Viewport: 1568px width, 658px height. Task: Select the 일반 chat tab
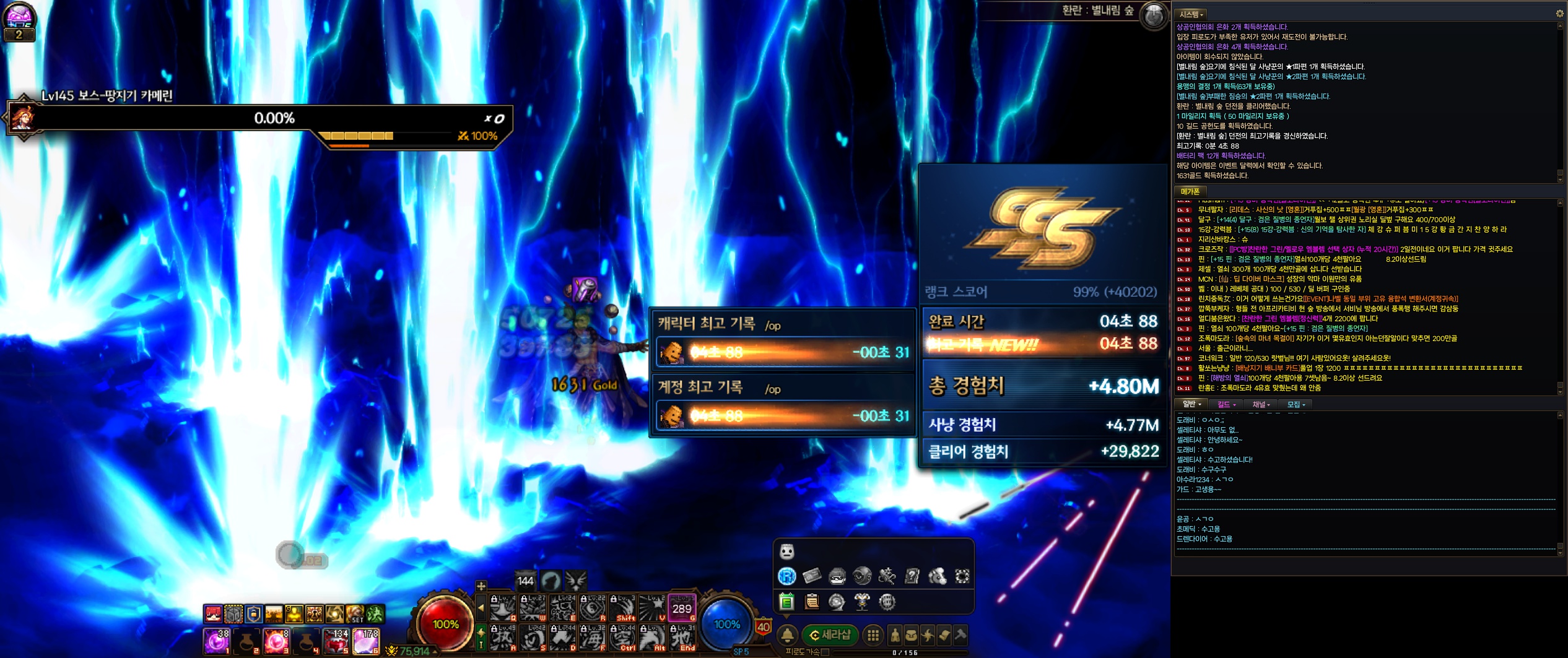click(x=1191, y=404)
